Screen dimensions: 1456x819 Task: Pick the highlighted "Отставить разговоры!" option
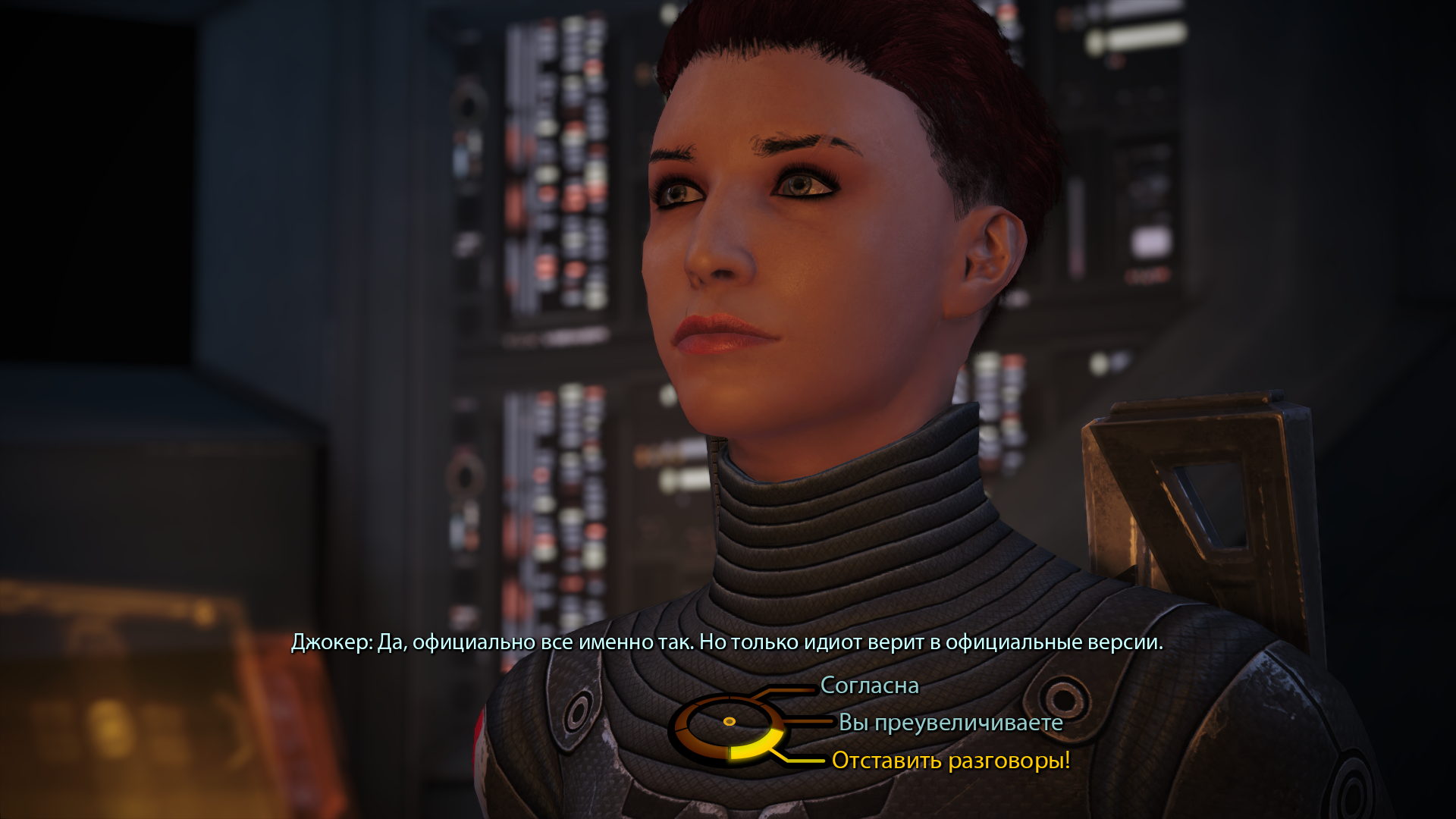coord(950,760)
